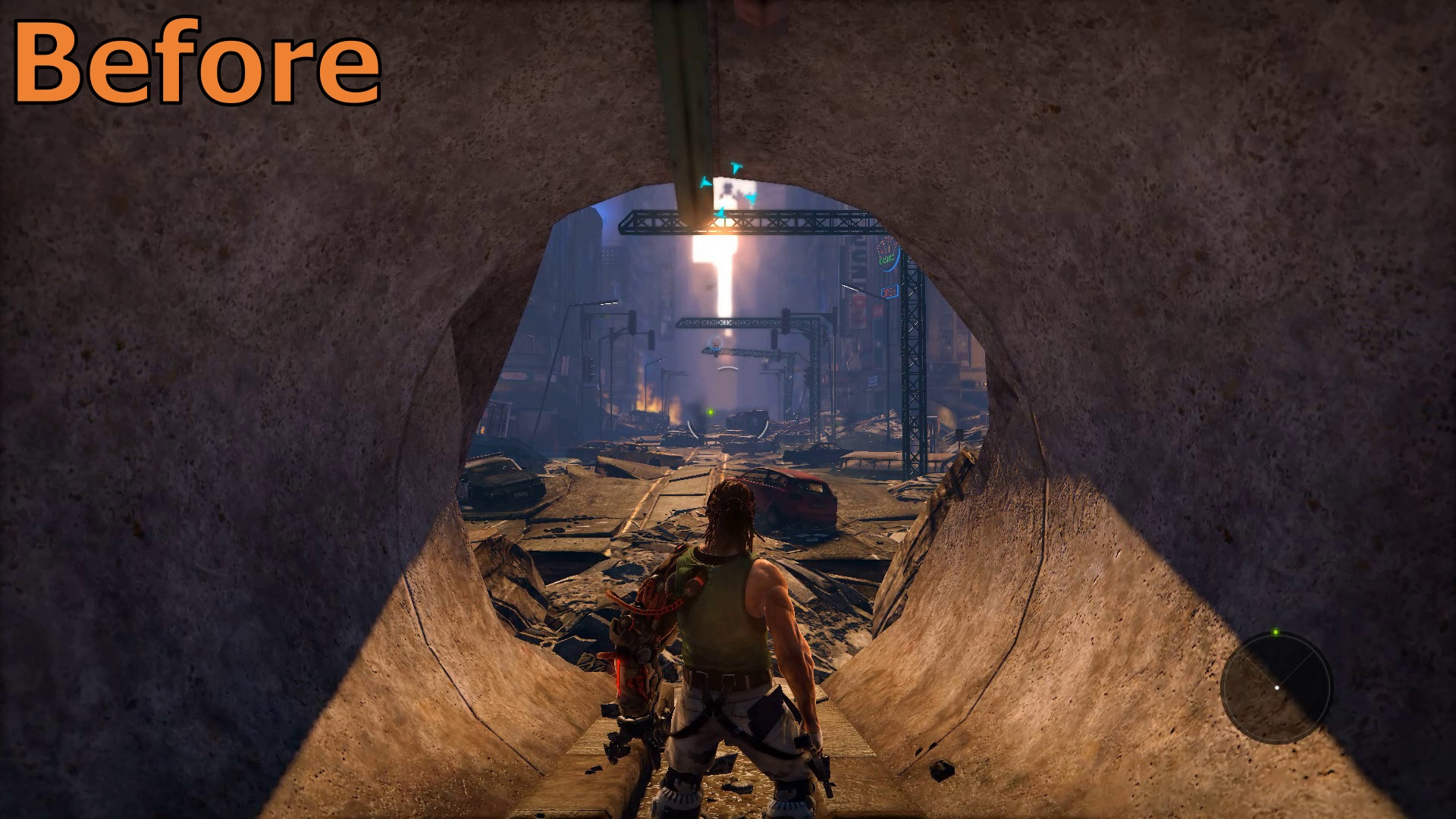Click the green indicator on the compass minimap
This screenshot has width=1456, height=819.
point(1276,631)
